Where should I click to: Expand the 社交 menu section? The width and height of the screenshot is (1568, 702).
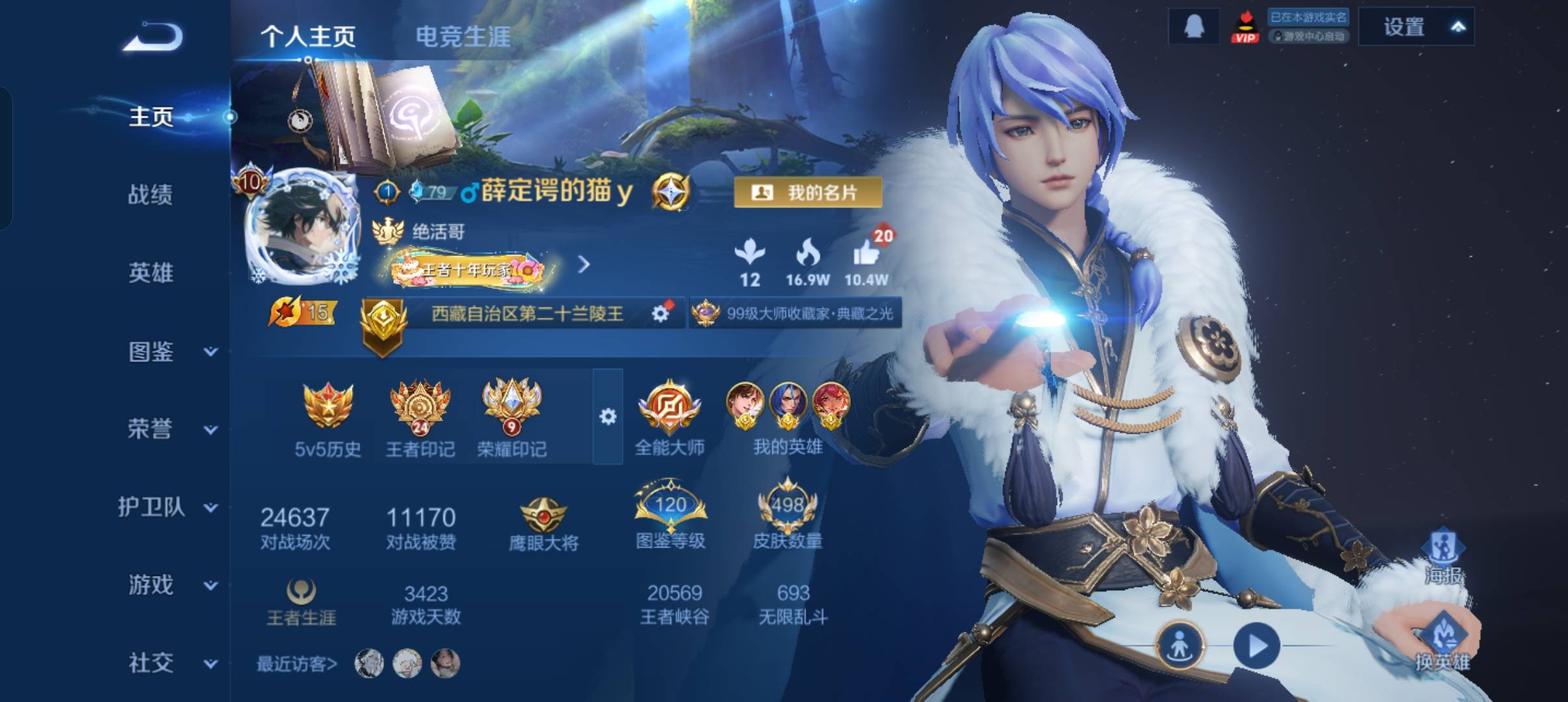(x=169, y=664)
